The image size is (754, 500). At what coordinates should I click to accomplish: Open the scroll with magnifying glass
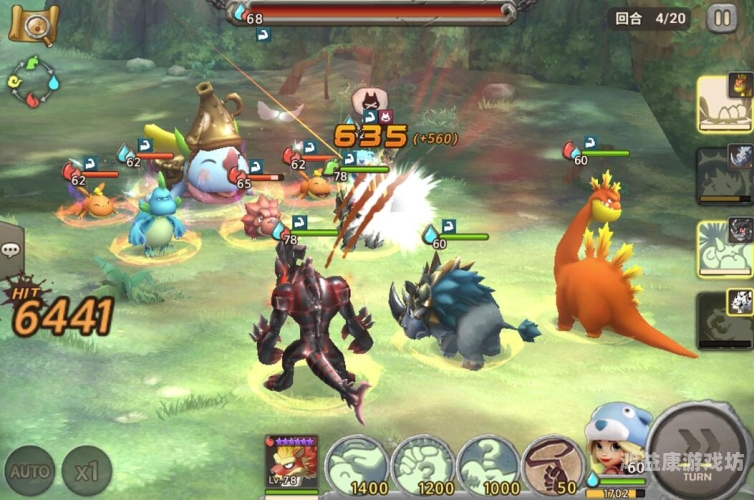tap(33, 24)
